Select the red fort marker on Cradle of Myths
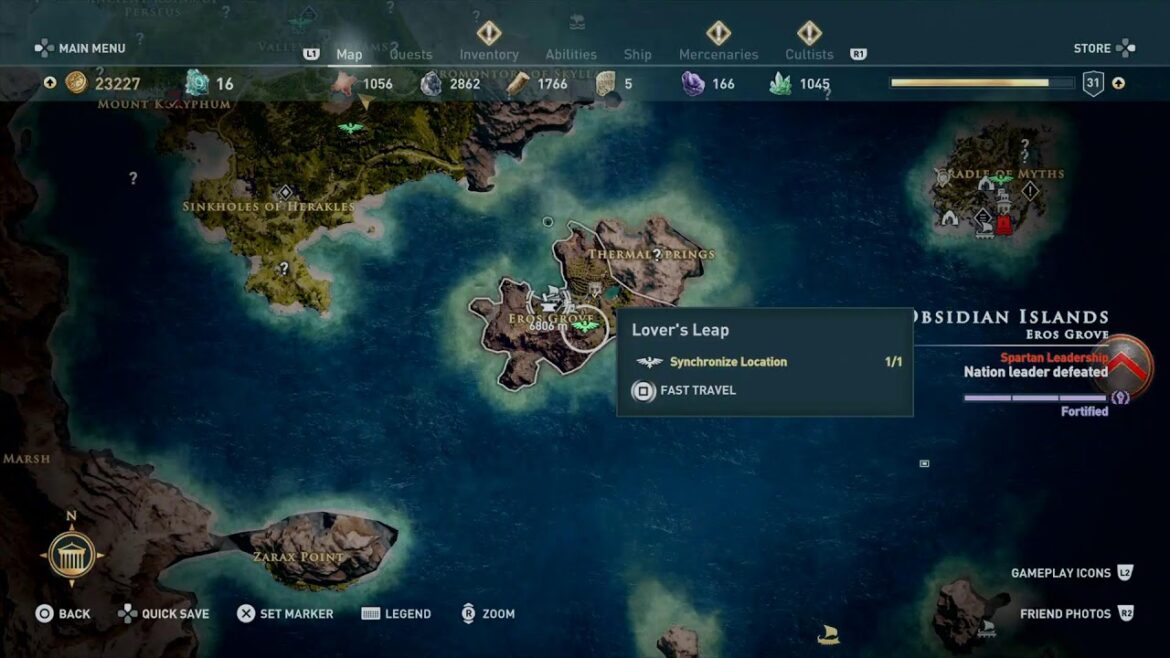1170x658 pixels. click(1003, 224)
